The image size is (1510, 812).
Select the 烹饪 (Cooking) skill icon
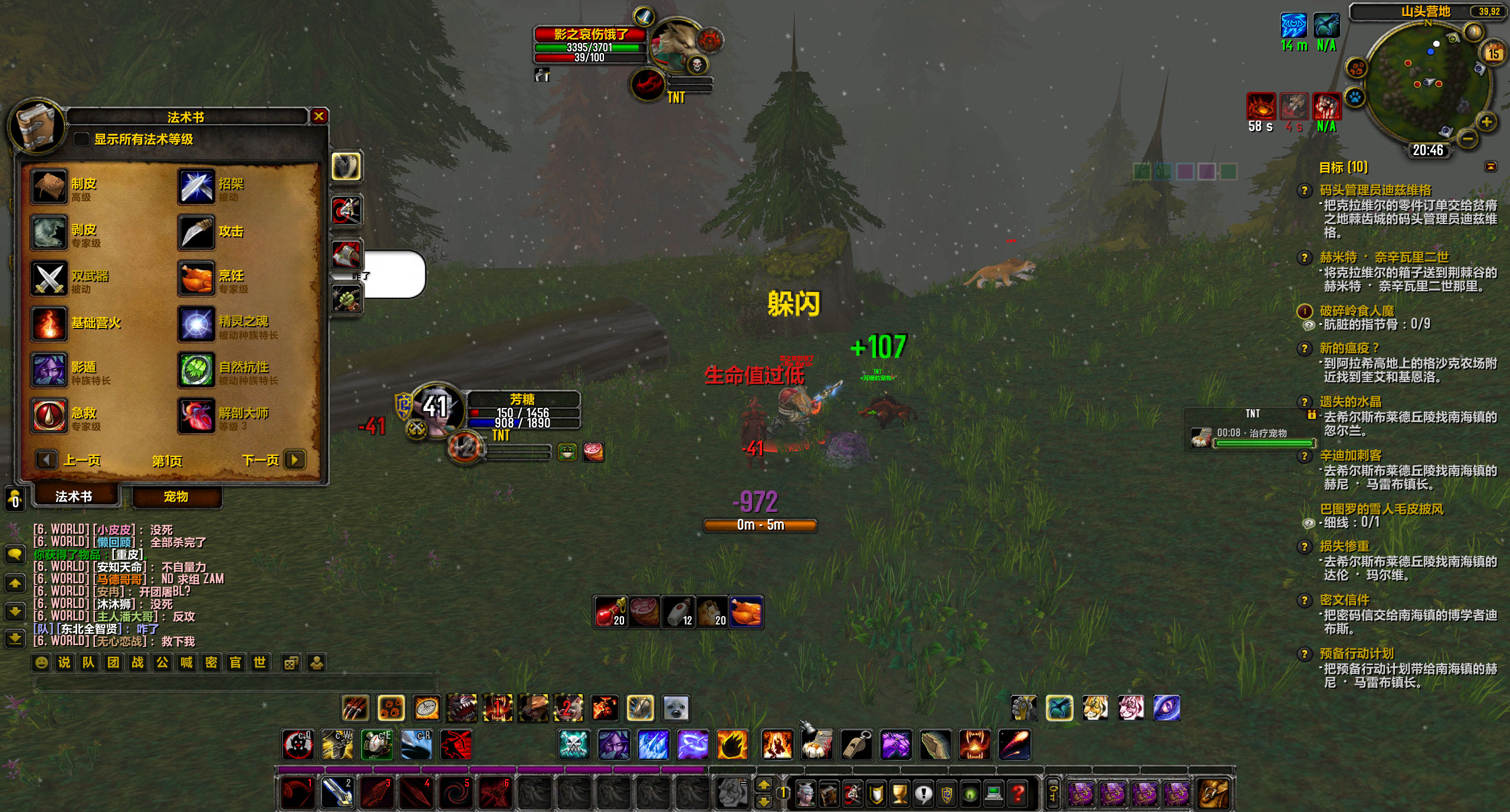(x=196, y=277)
